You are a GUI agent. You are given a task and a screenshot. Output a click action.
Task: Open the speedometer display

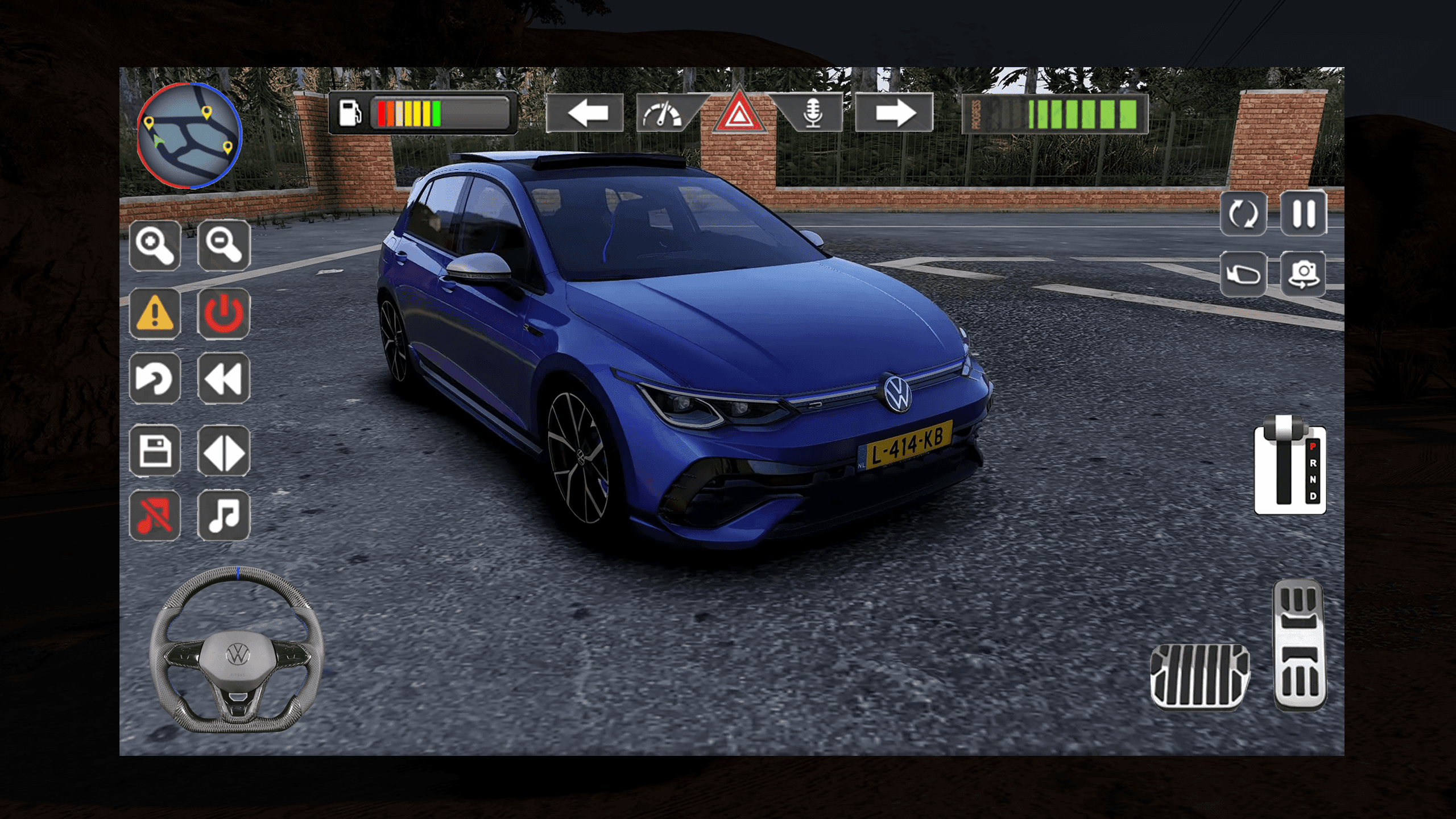pyautogui.click(x=663, y=114)
